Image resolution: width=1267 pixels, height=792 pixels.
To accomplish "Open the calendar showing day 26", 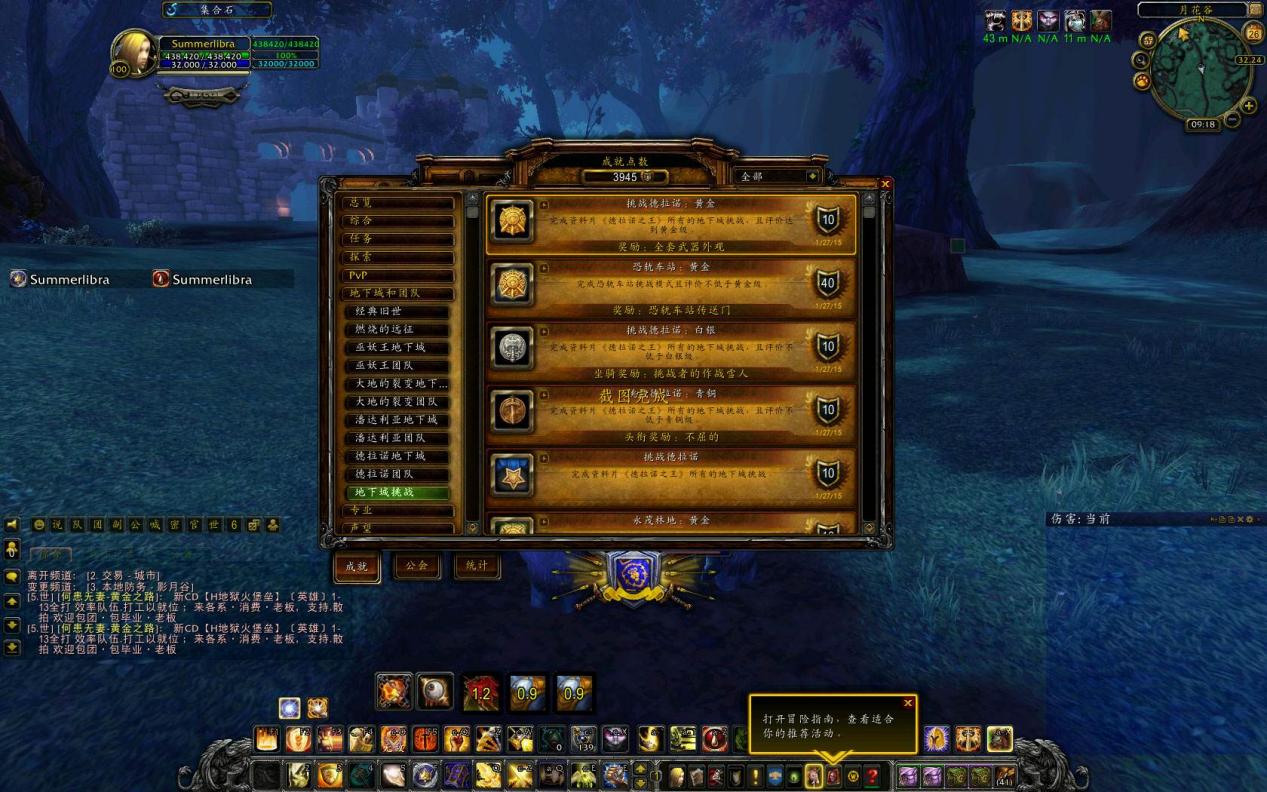I will (1254, 34).
